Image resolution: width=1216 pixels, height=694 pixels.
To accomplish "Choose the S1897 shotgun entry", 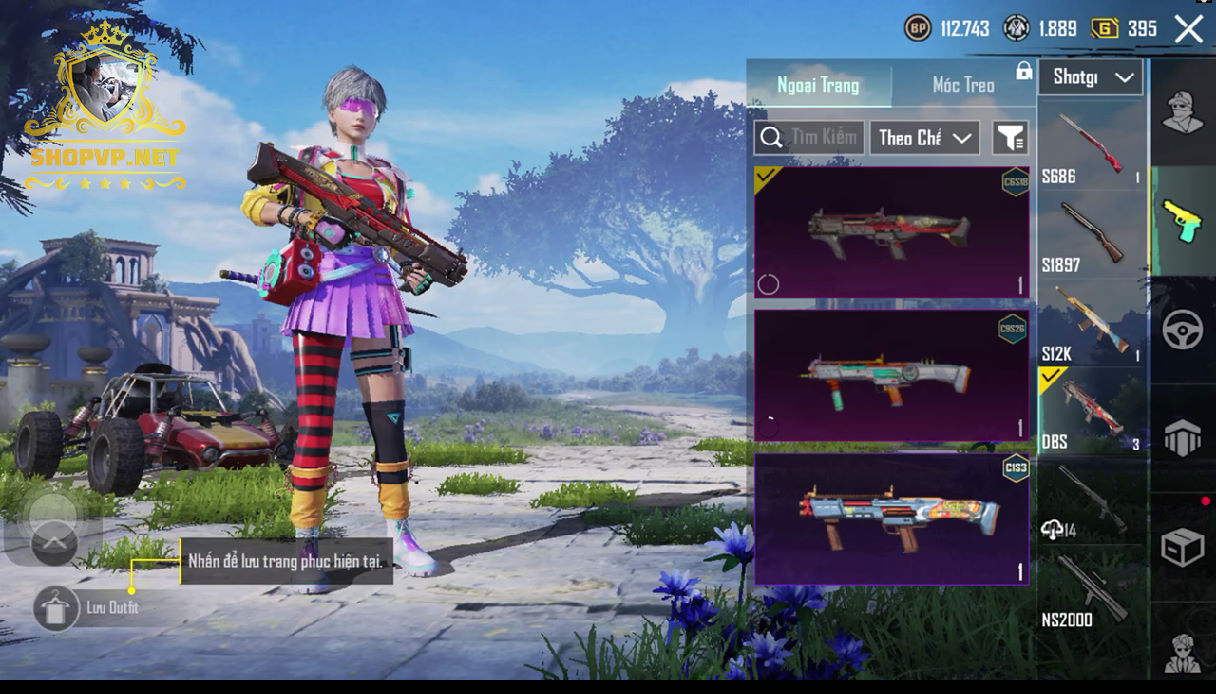I will coord(1091,236).
